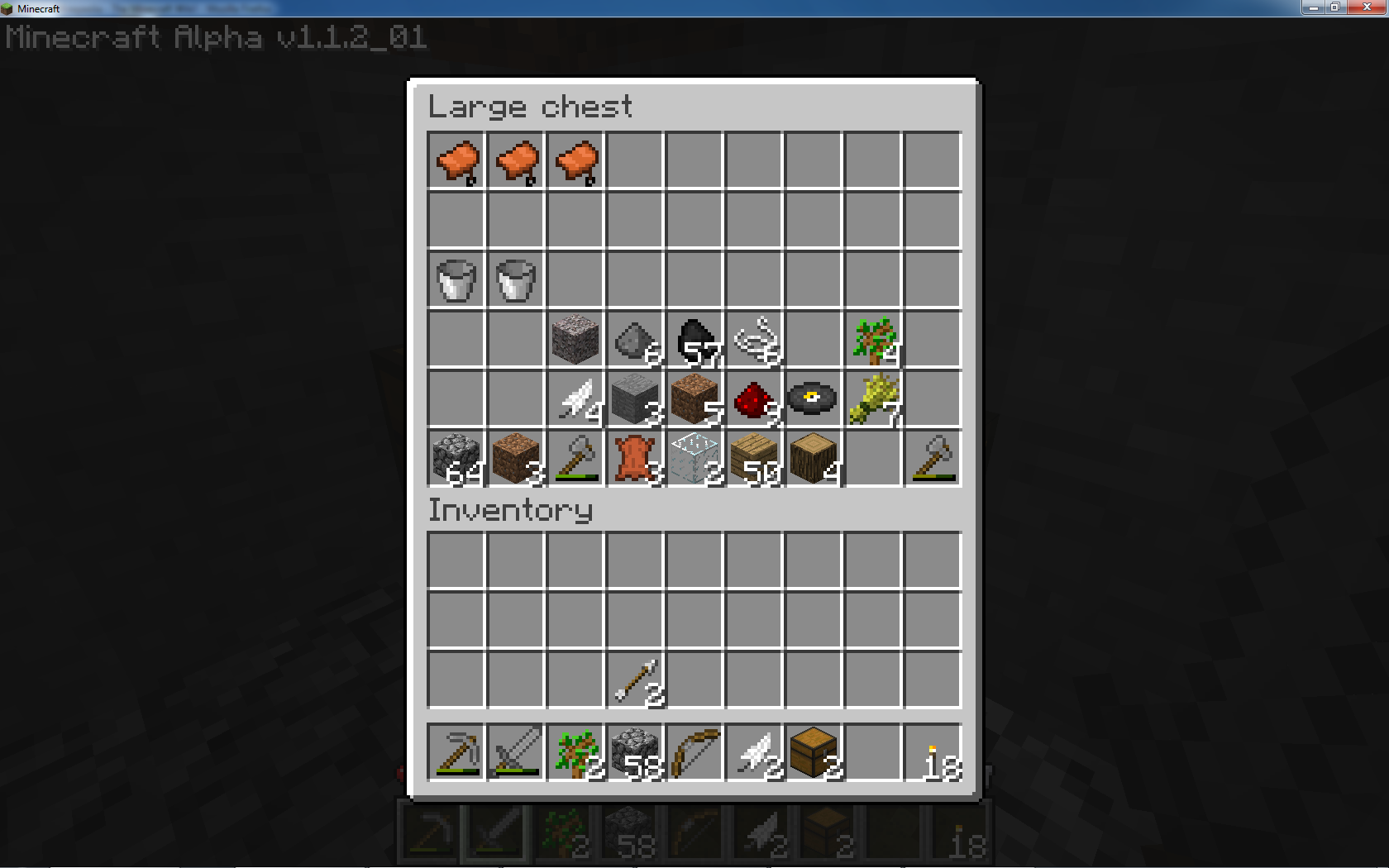This screenshot has width=1389, height=868.
Task: Grab the 64 cobblestone stack
Action: point(456,460)
